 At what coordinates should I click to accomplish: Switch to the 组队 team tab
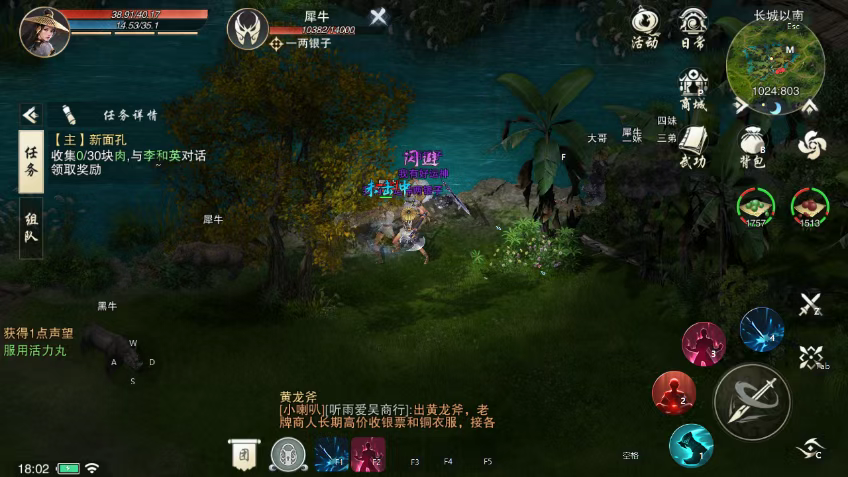[31, 228]
